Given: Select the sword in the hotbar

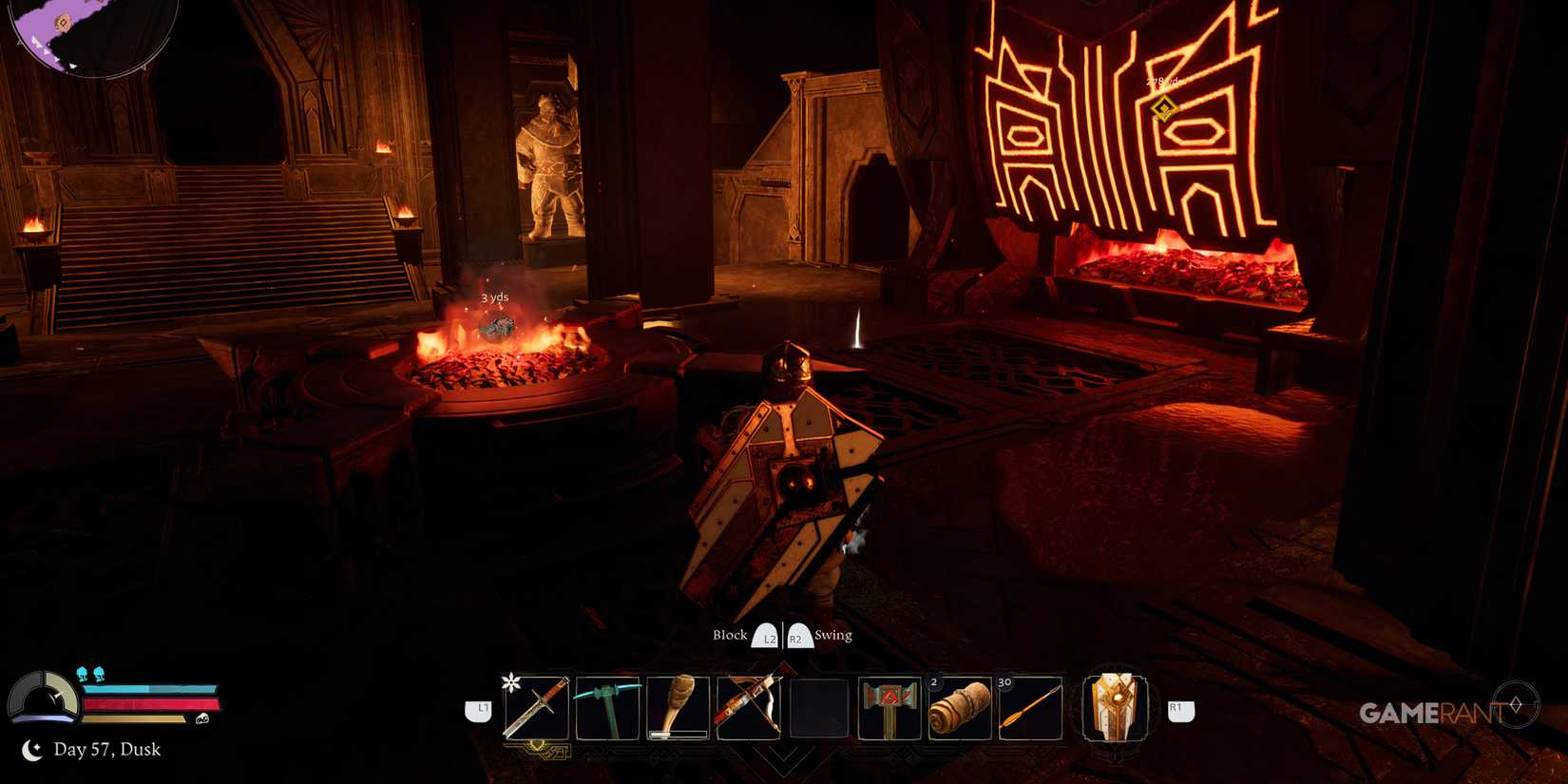Looking at the screenshot, I should 537,708.
